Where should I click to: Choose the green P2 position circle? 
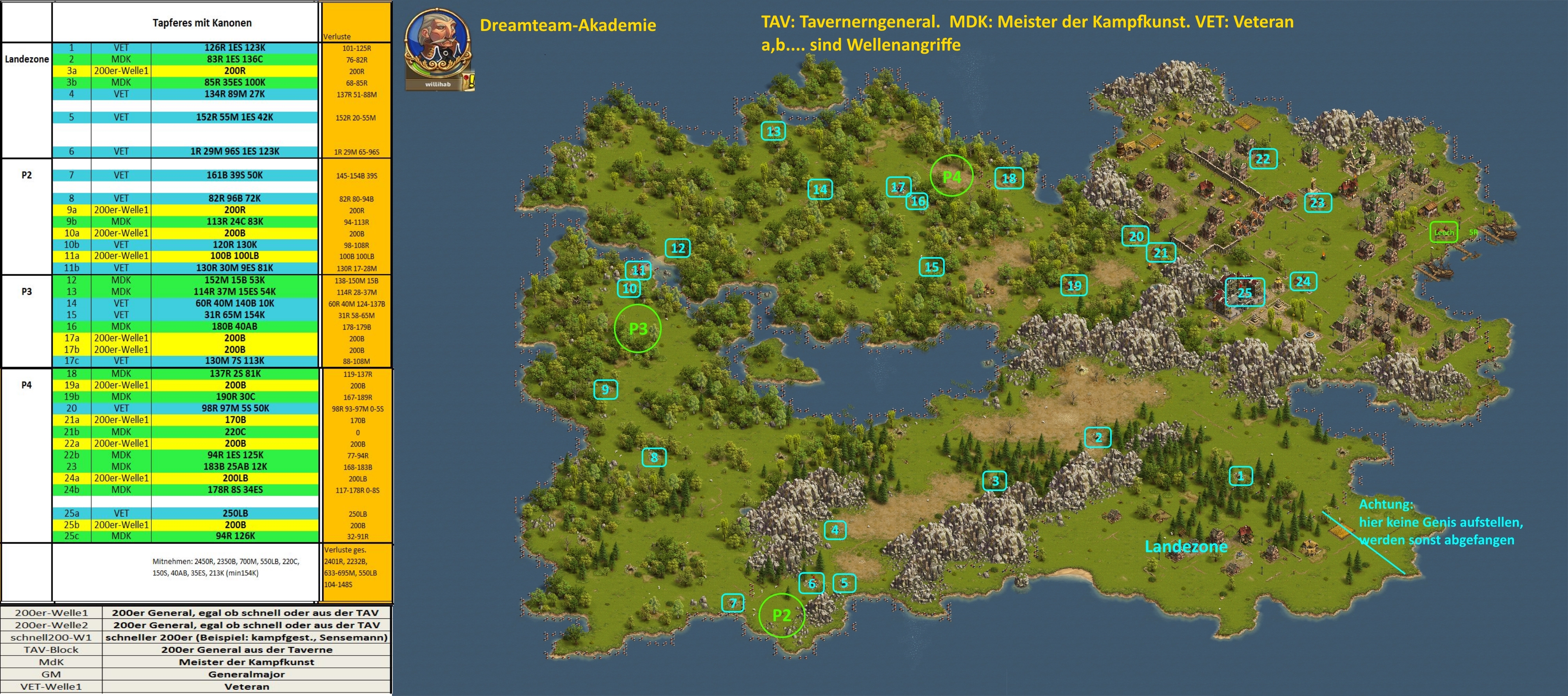[x=781, y=615]
